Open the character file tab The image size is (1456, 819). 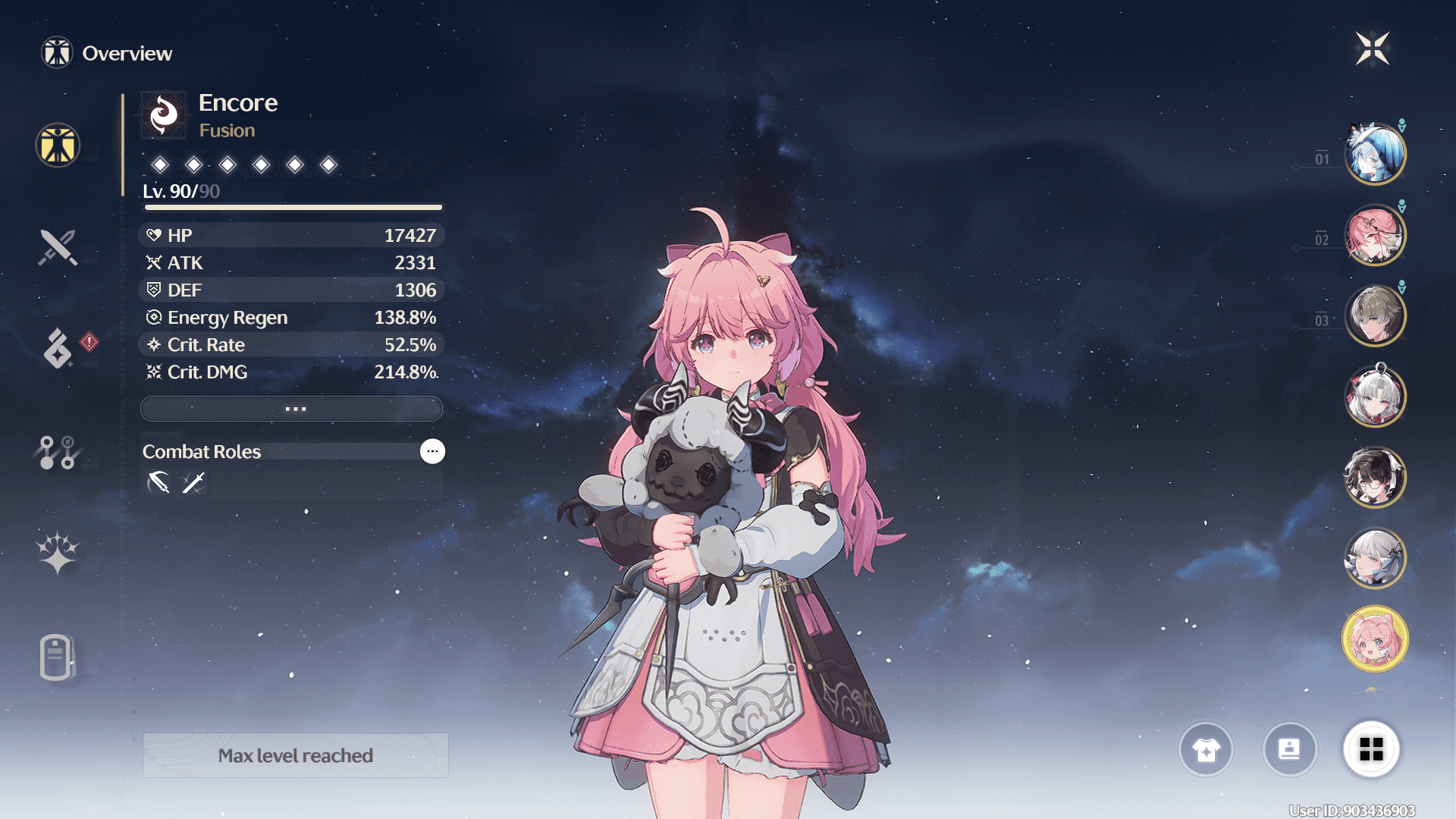click(x=56, y=657)
